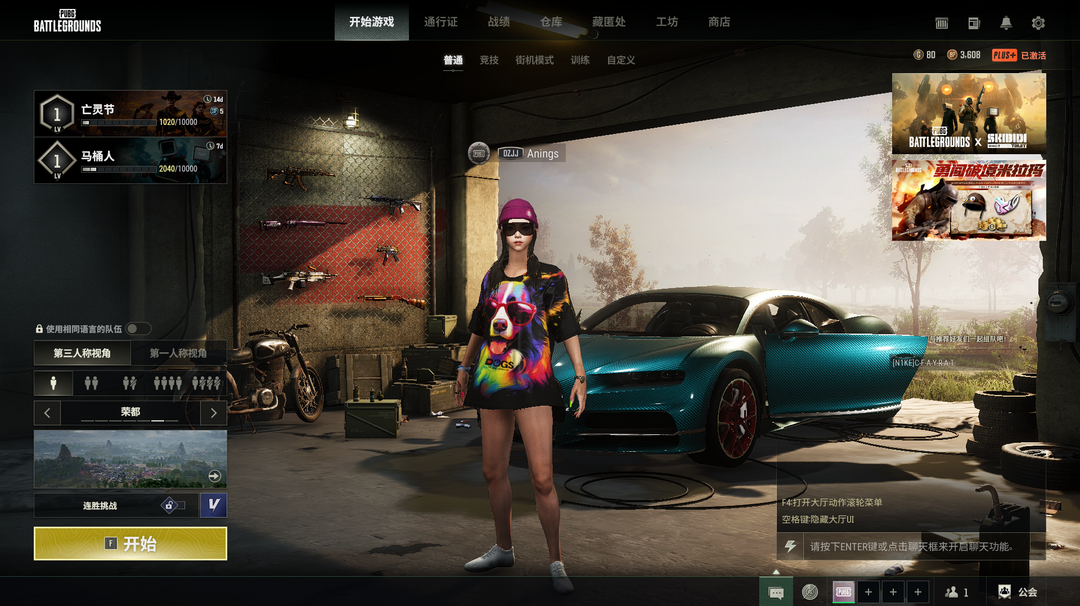Start the match with the yellow 开始 button
This screenshot has height=606, width=1080.
click(x=130, y=544)
